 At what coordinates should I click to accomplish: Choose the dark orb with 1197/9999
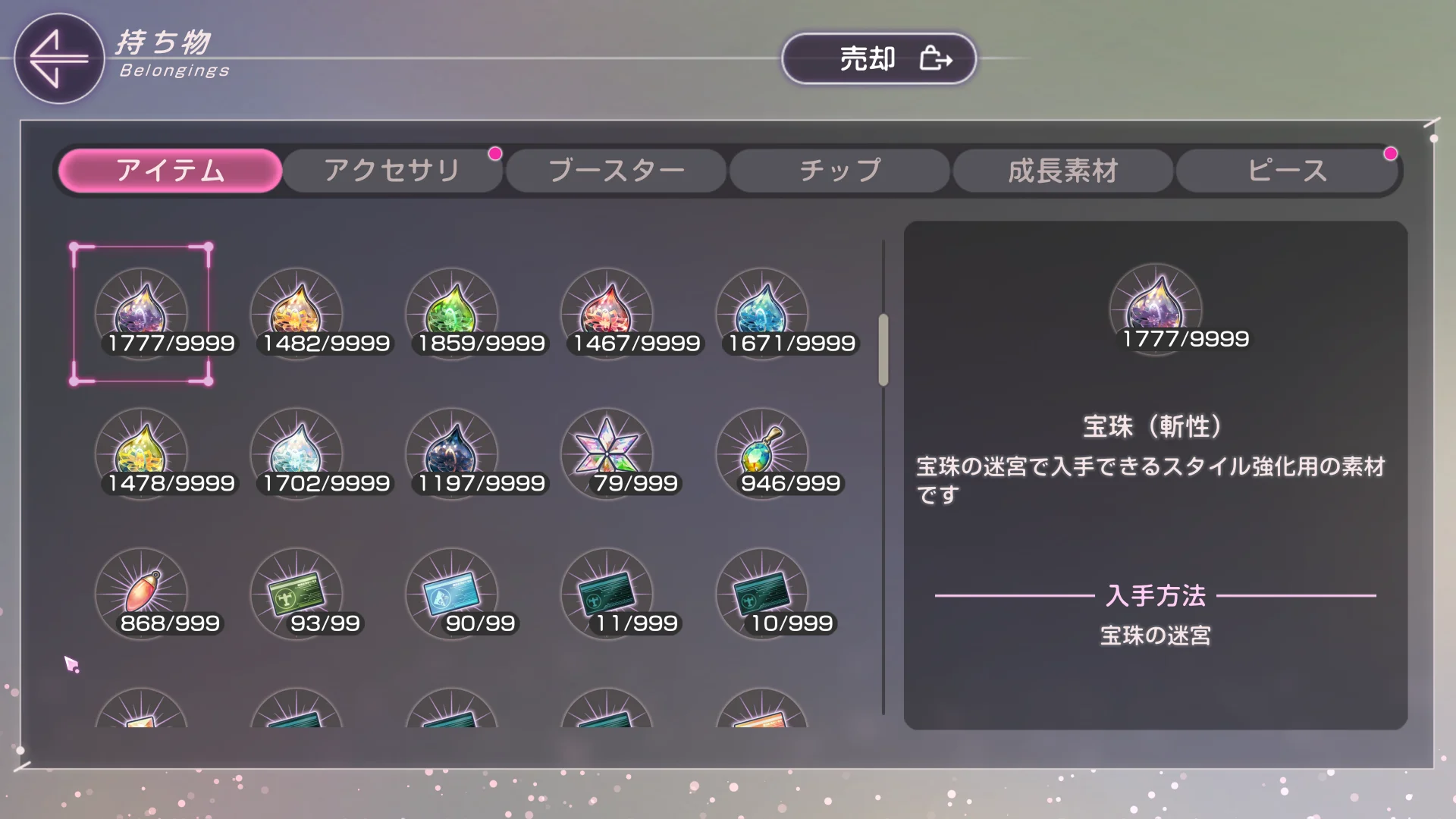pos(452,453)
